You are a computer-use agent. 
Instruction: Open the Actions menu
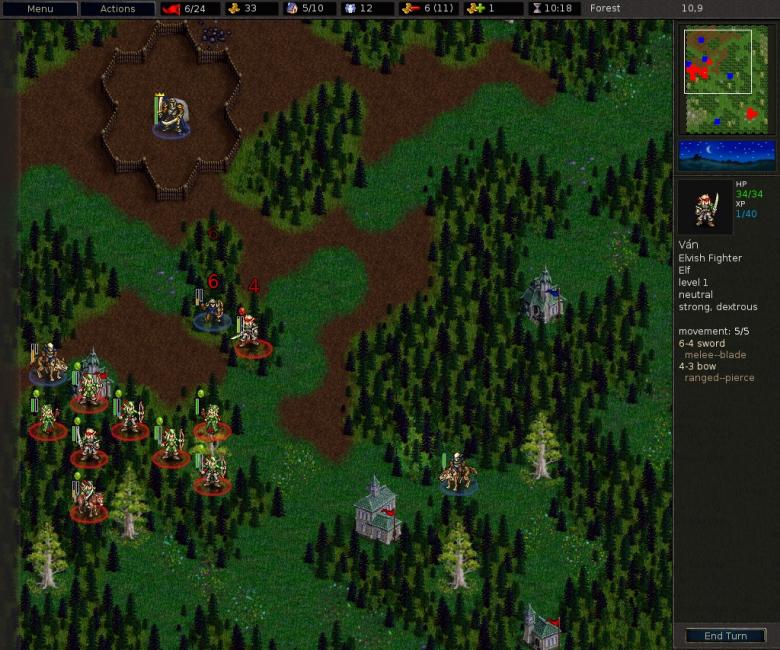[117, 8]
